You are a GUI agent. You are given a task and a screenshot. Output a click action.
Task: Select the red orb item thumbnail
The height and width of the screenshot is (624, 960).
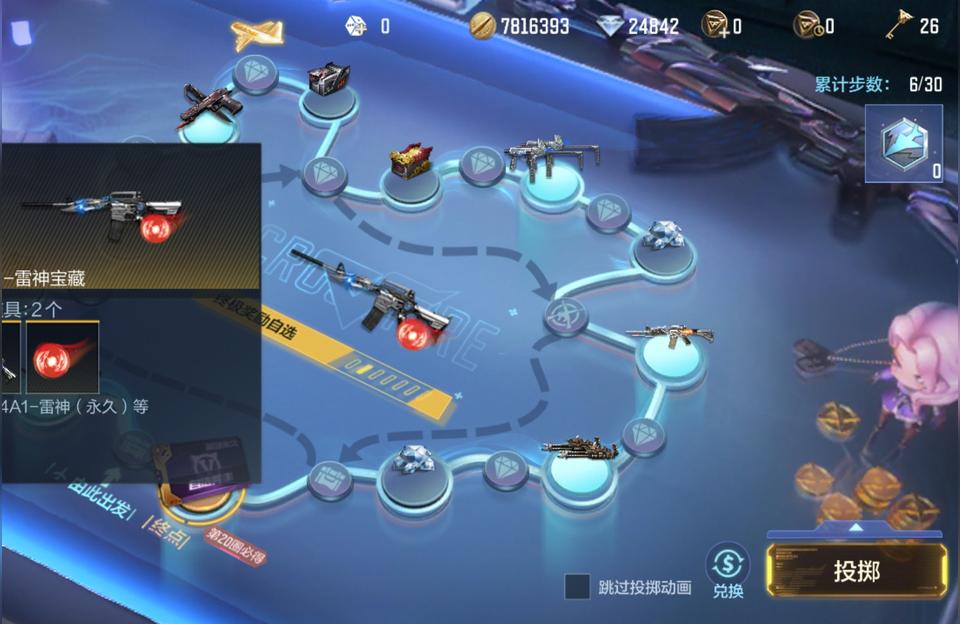[62, 357]
